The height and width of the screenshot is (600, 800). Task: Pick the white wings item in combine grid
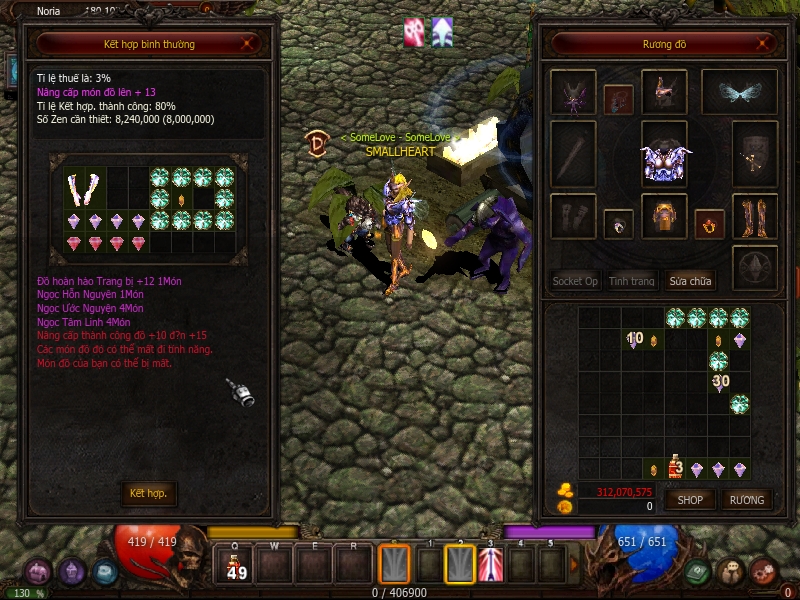pyautogui.click(x=79, y=188)
